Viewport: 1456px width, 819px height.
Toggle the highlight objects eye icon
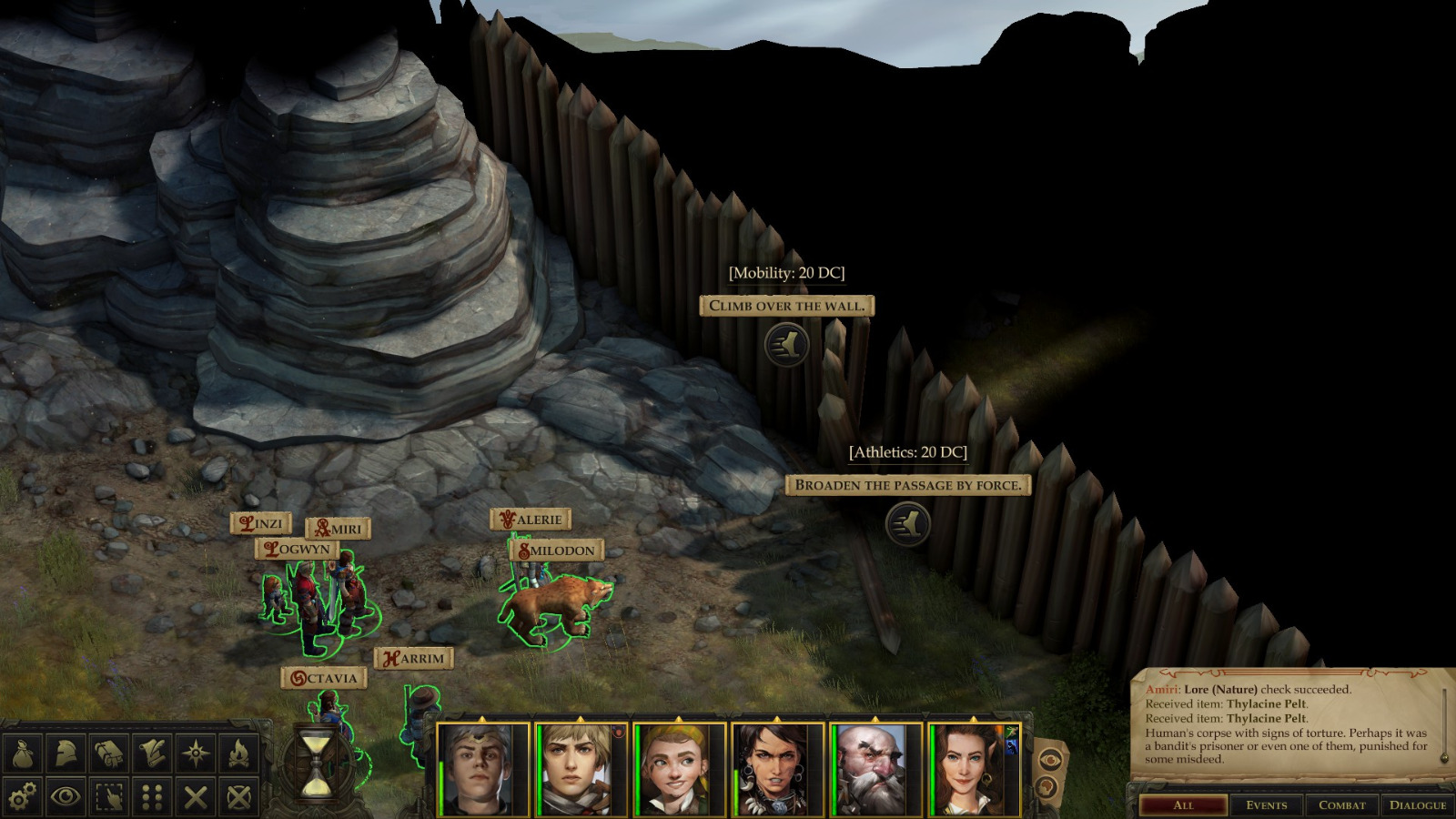(x=64, y=795)
